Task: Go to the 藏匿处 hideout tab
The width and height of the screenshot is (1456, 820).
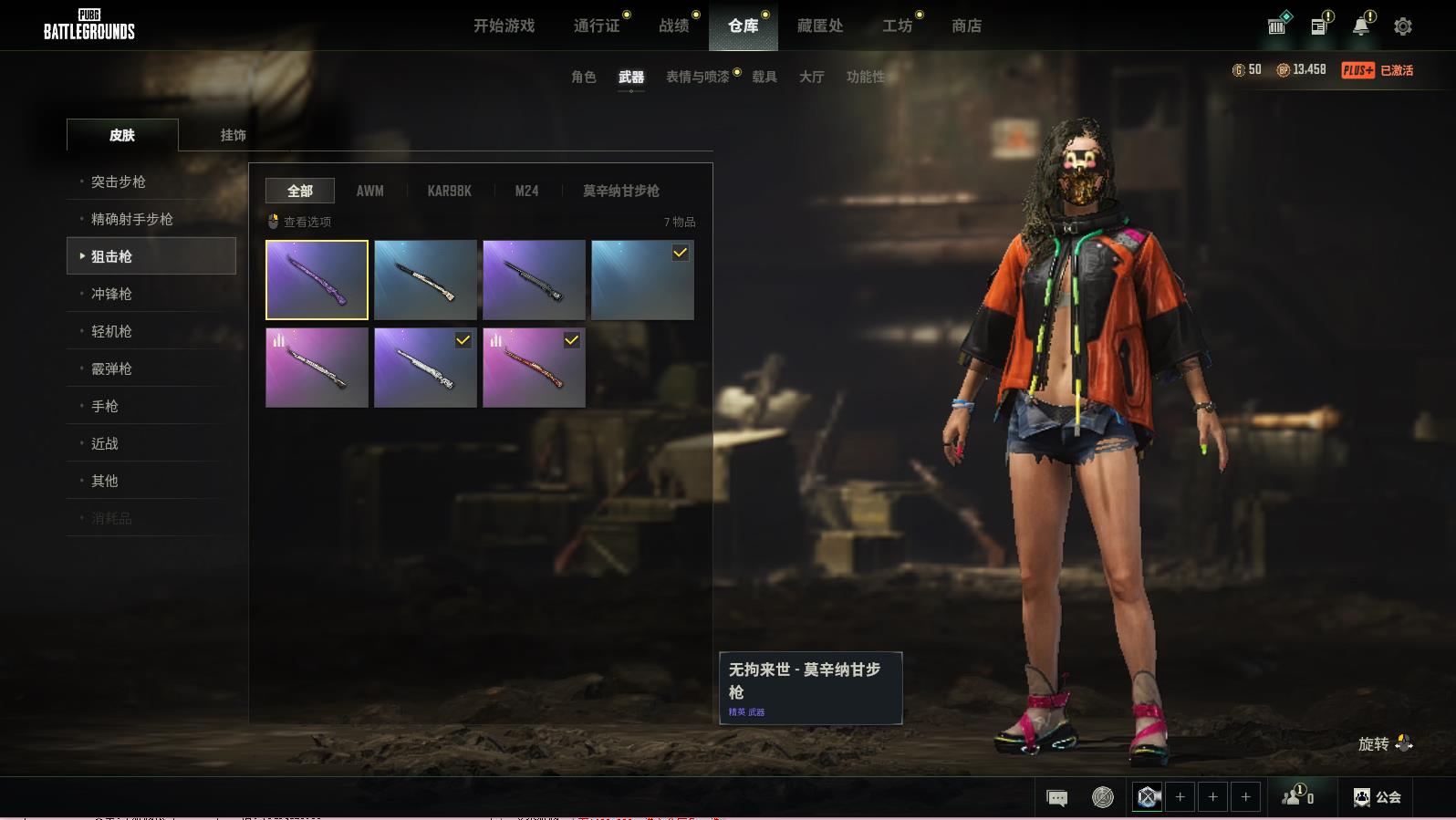Action: (819, 26)
